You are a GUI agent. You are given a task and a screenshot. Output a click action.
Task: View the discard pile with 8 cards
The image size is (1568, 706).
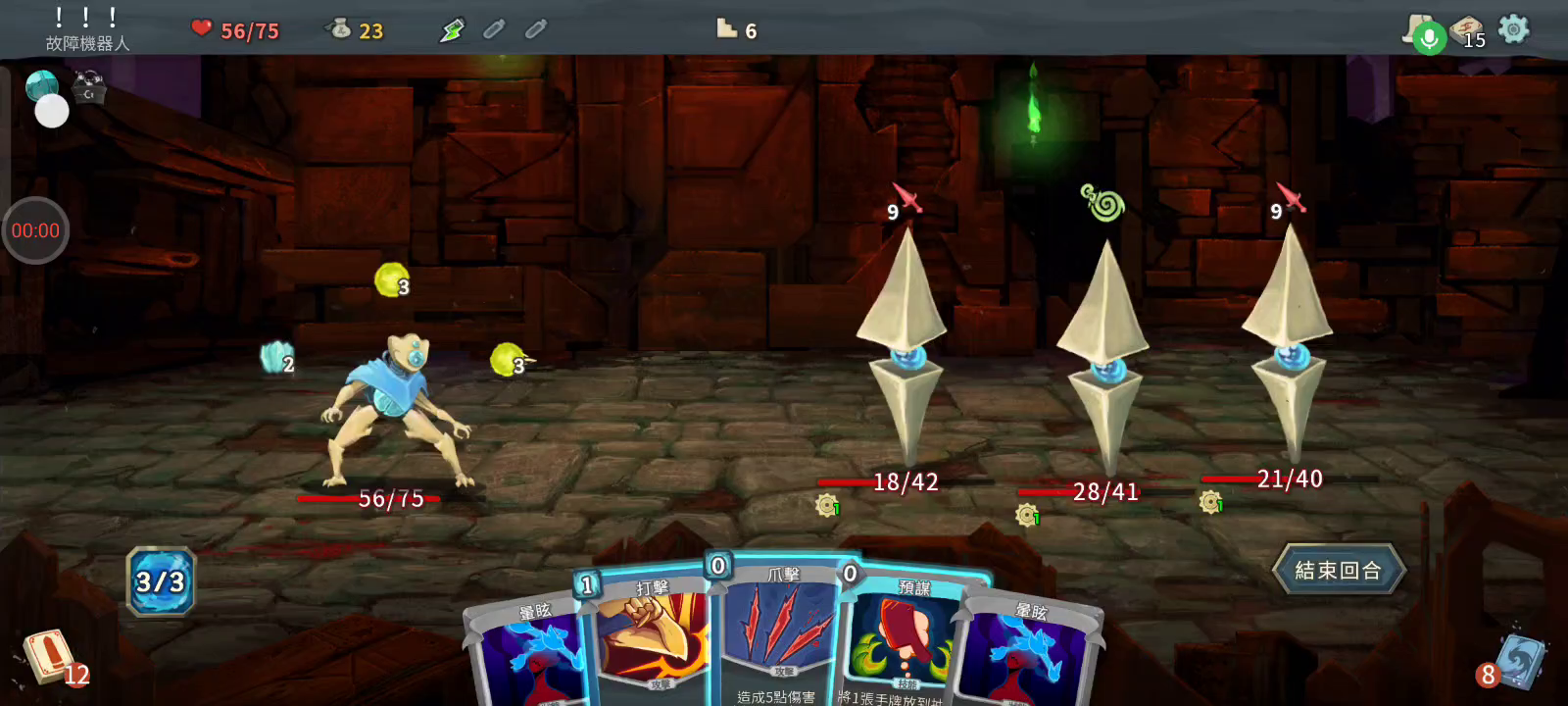point(1517,662)
